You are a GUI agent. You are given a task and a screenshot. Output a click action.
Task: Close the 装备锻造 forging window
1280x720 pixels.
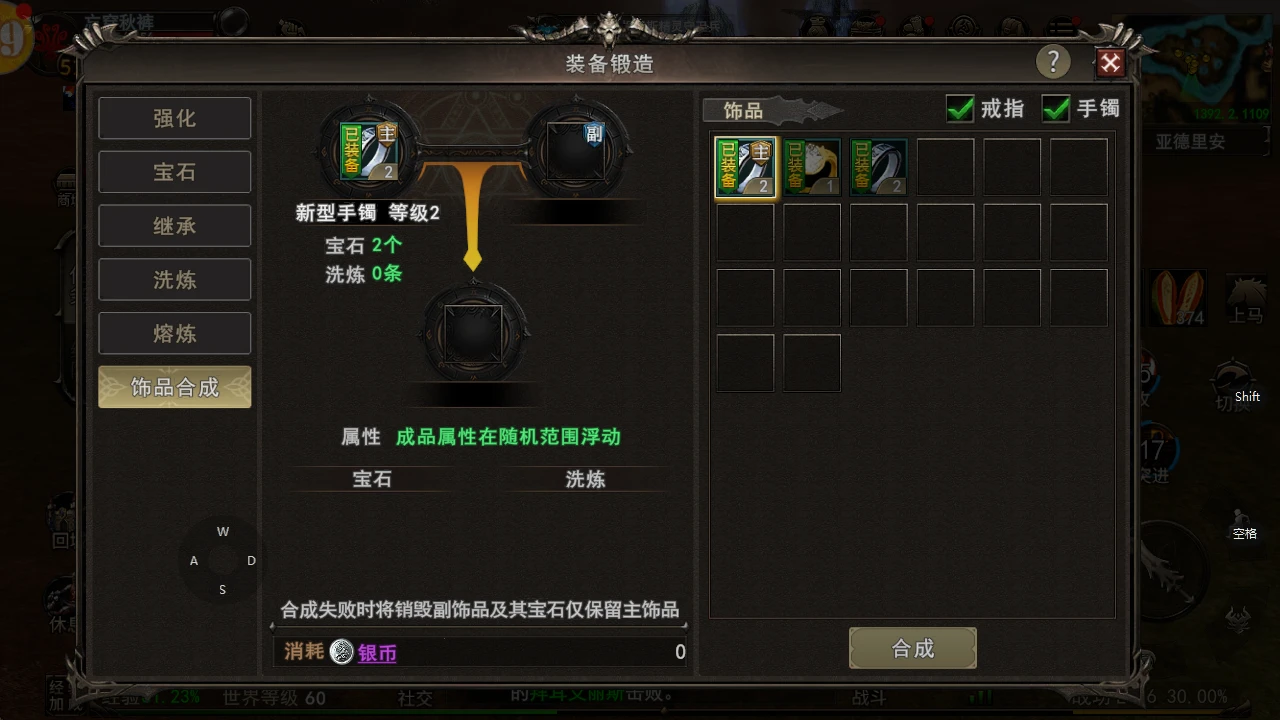pyautogui.click(x=1110, y=63)
